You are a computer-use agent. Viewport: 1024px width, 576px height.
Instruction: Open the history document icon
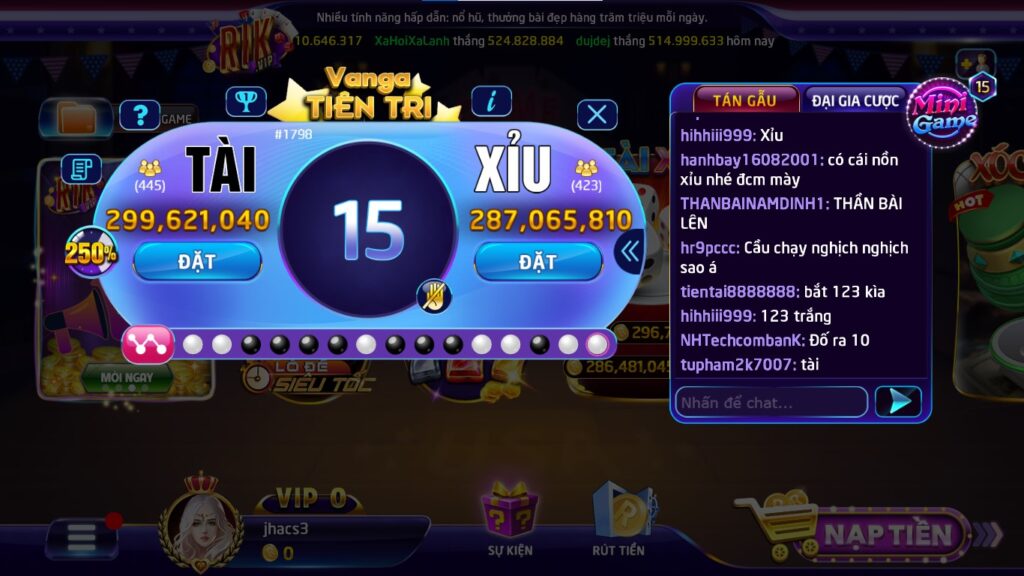pyautogui.click(x=81, y=168)
